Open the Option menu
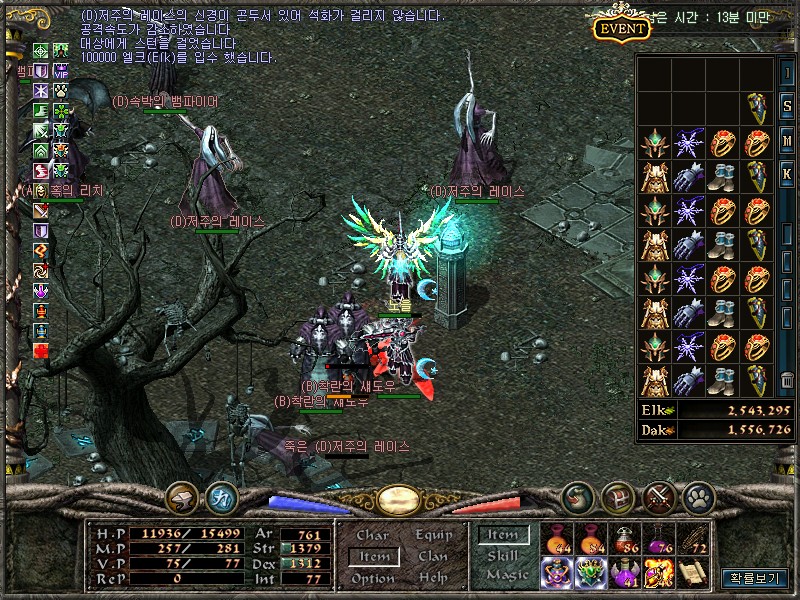 372,578
